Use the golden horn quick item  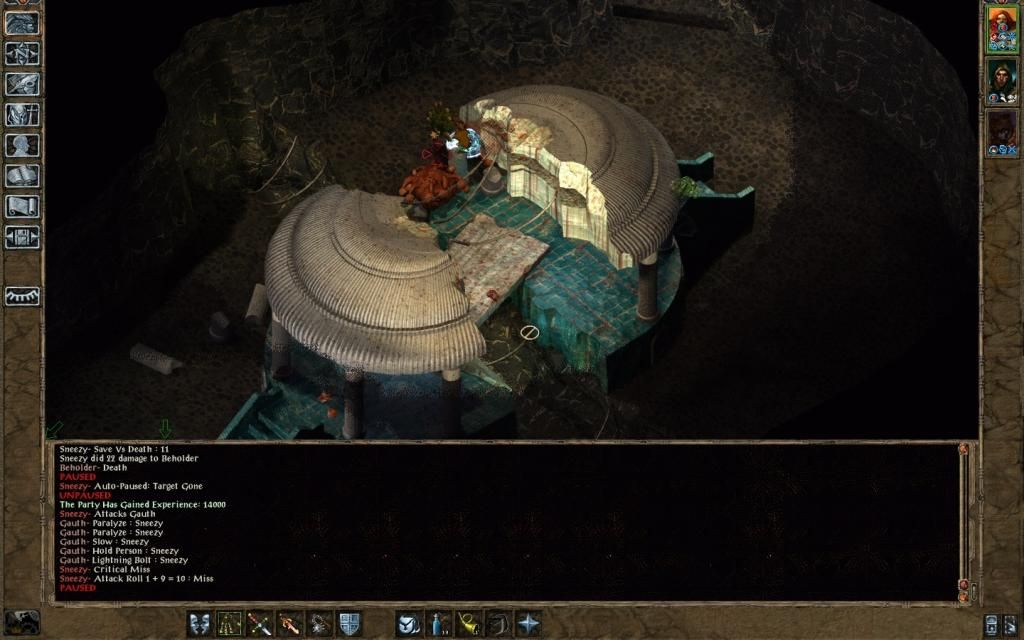click(x=468, y=624)
